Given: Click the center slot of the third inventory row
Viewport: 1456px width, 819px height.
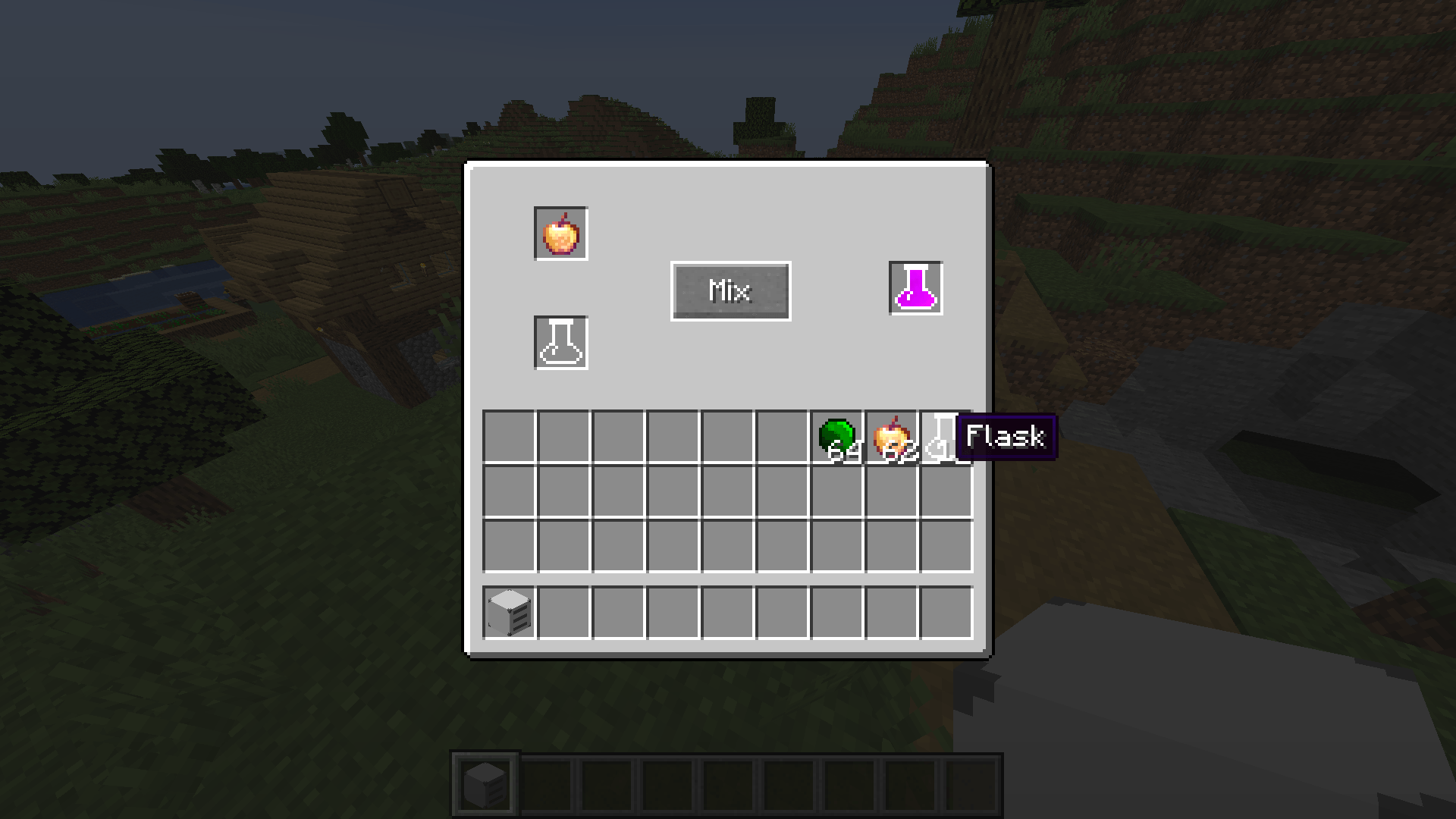Looking at the screenshot, I should click(x=730, y=545).
